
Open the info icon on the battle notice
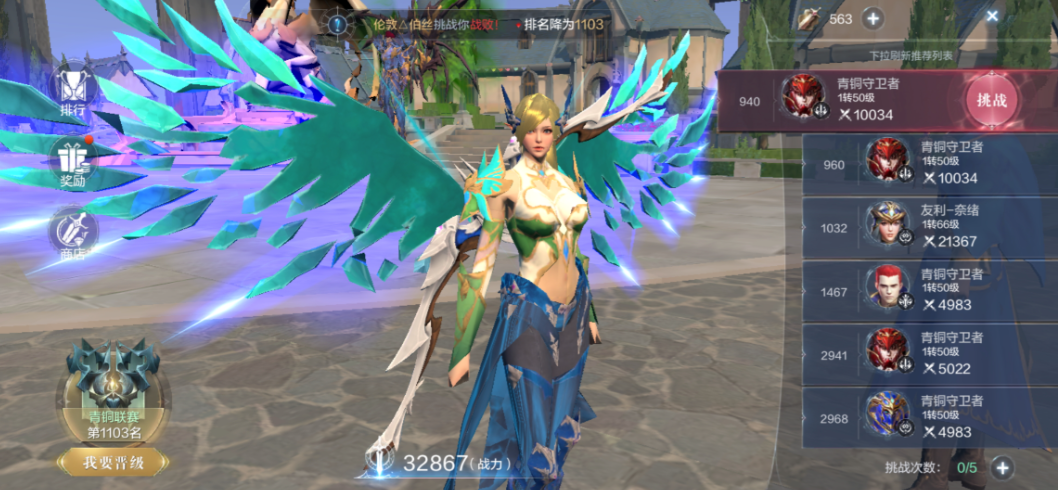[338, 23]
